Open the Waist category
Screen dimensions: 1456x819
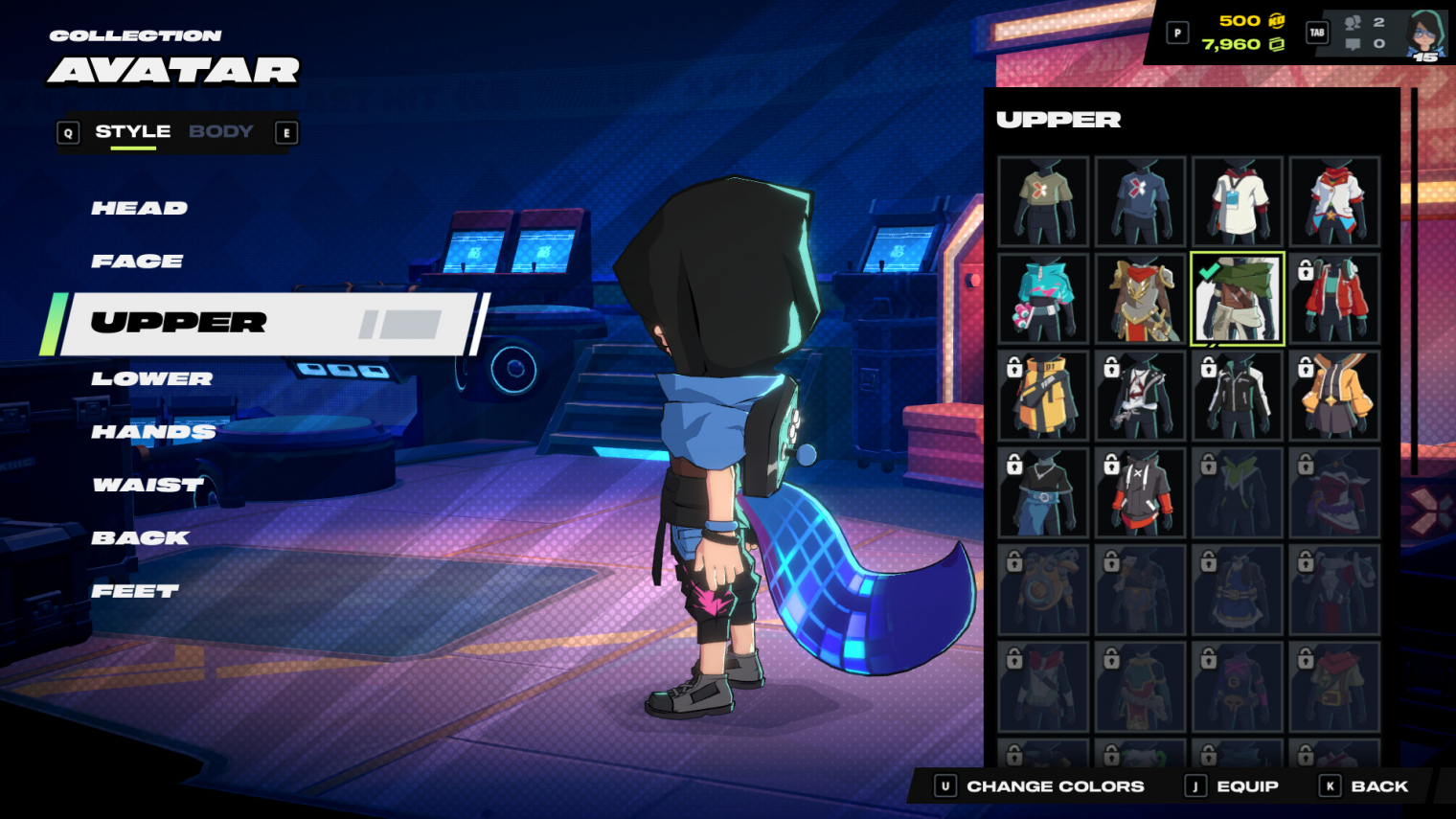coord(148,486)
